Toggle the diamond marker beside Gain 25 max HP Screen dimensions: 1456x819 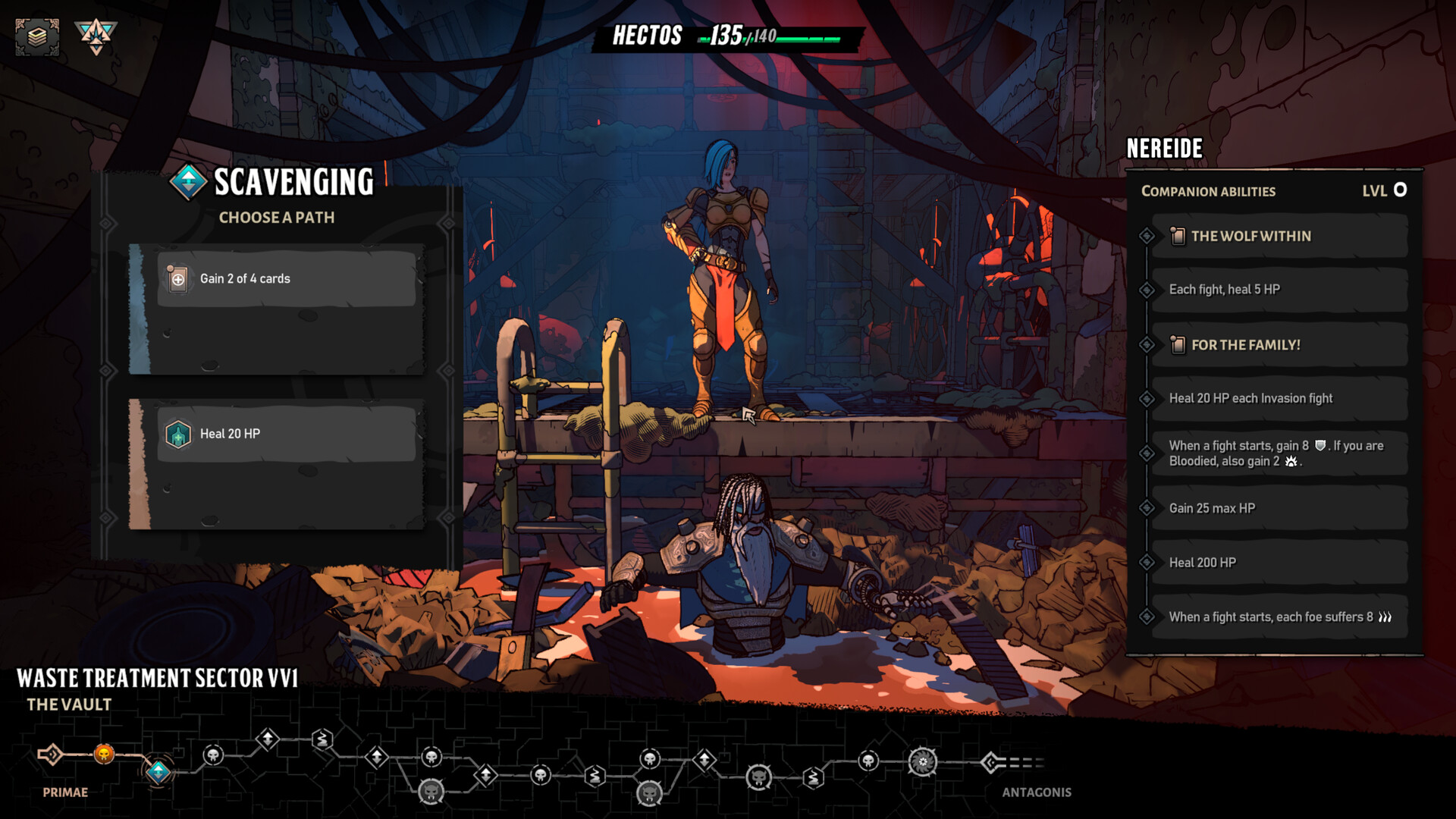(1146, 508)
